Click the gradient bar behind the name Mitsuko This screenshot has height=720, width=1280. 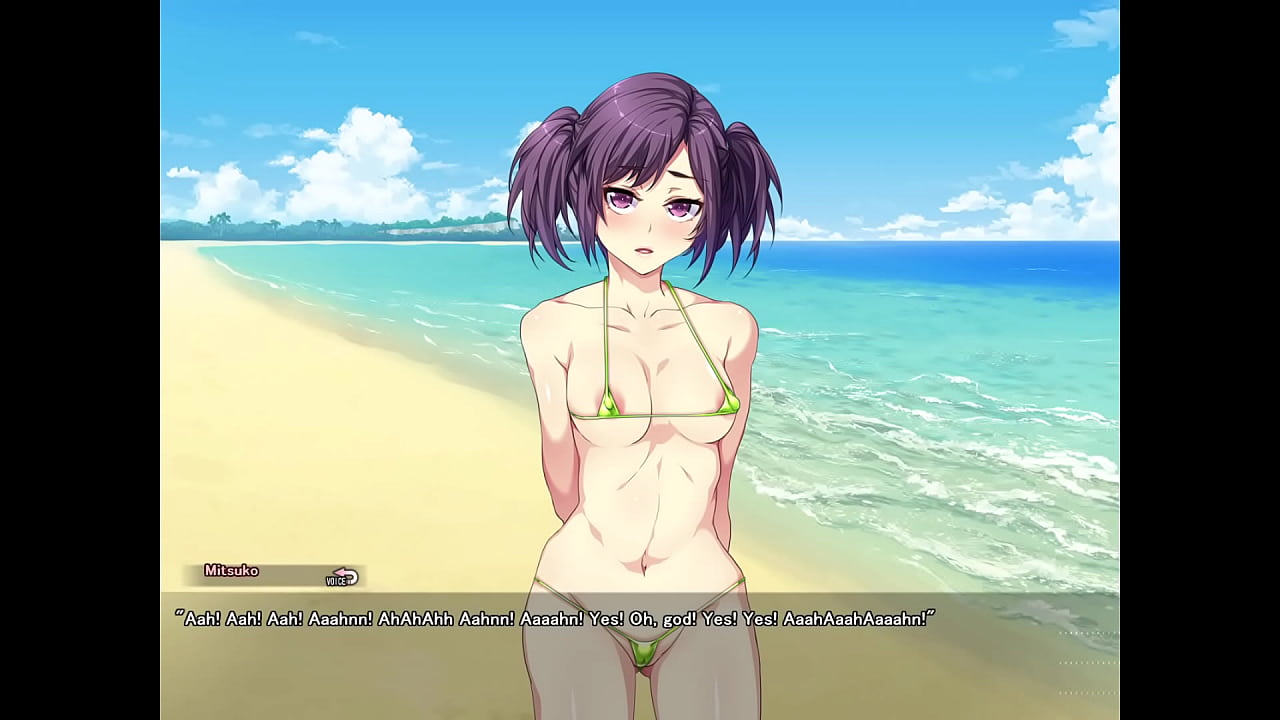point(280,572)
